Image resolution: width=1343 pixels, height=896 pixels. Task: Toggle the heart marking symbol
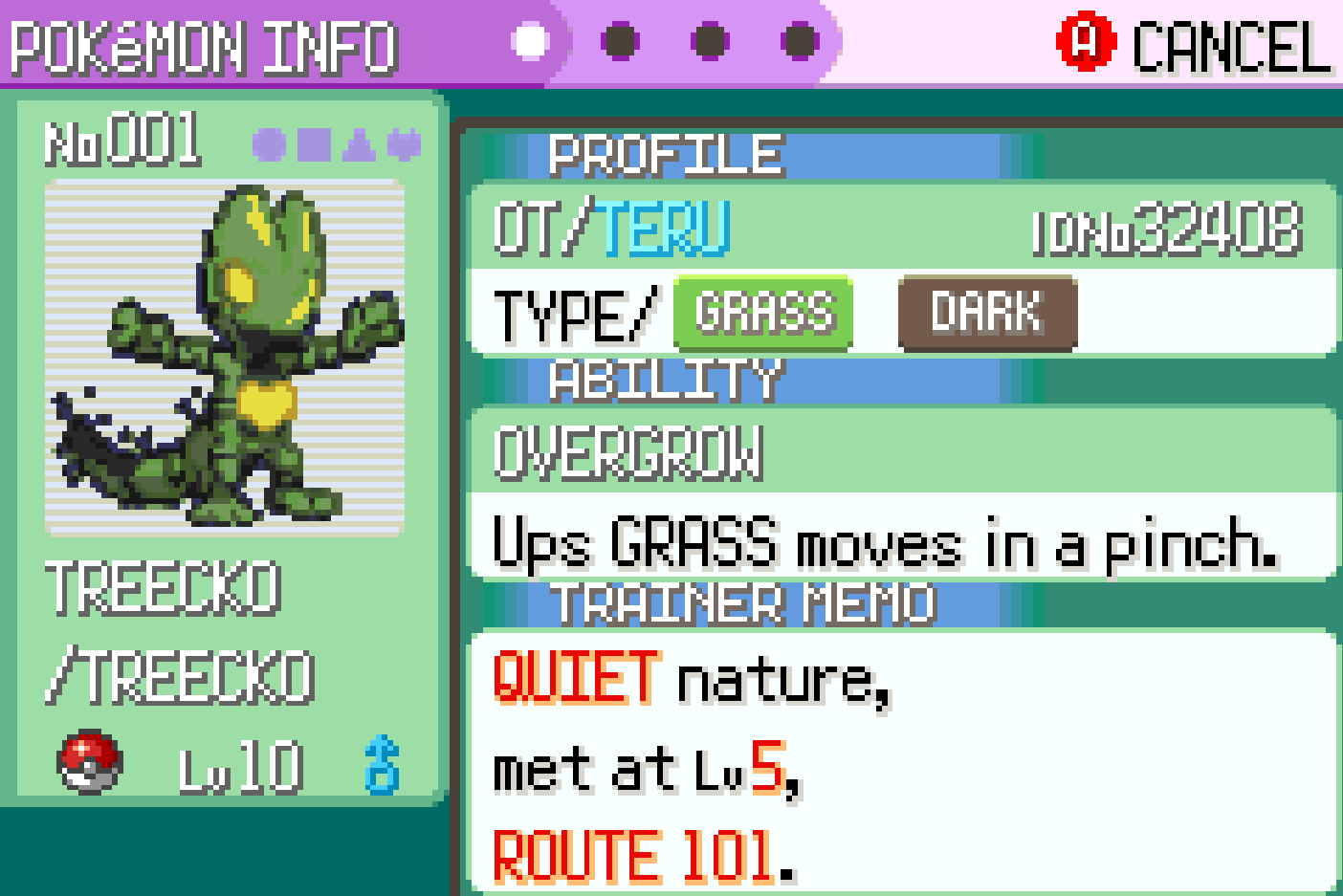[x=404, y=144]
